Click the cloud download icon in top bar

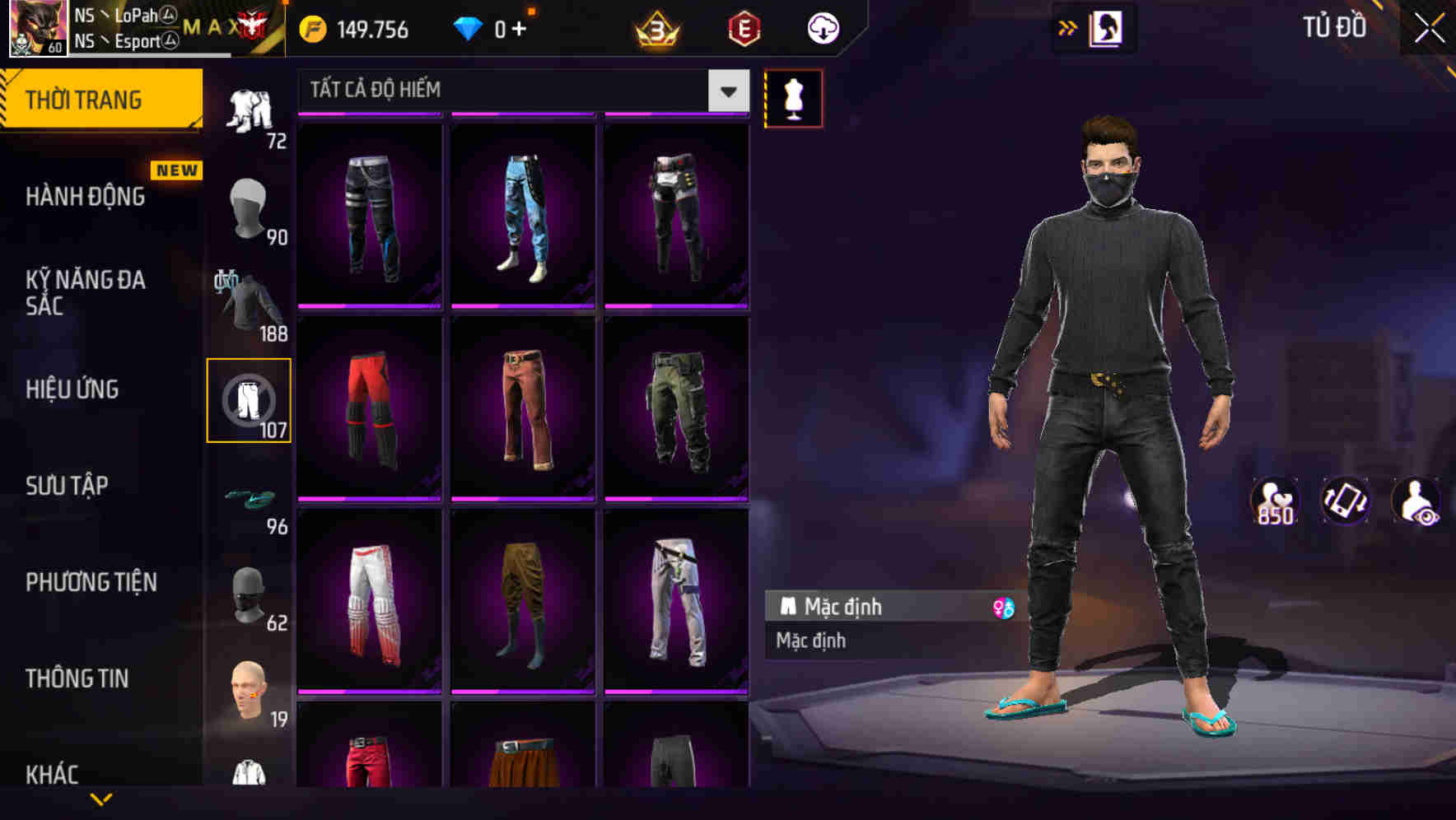pos(822,27)
